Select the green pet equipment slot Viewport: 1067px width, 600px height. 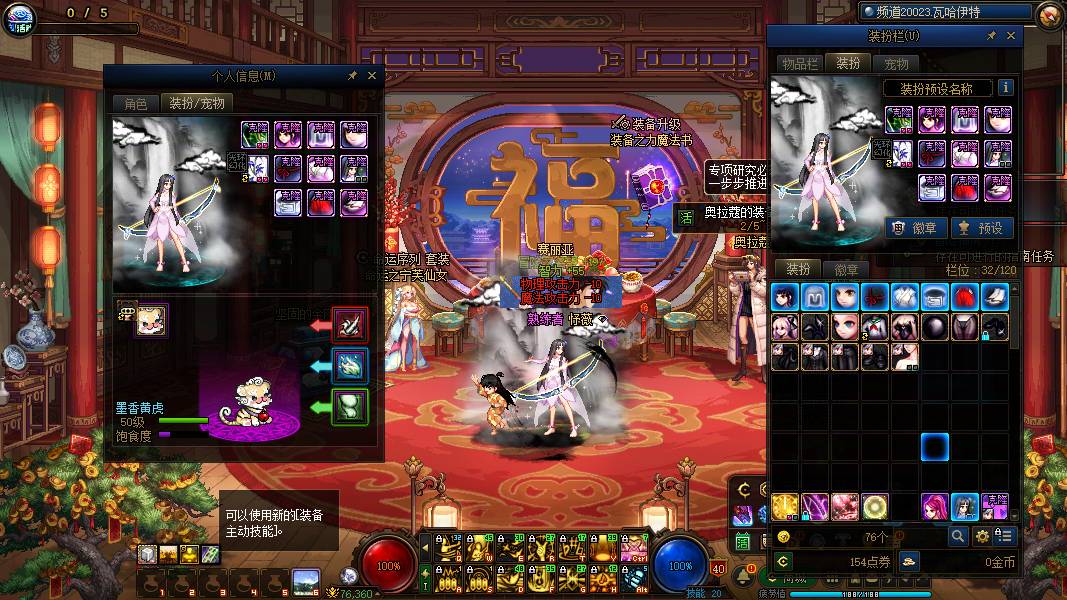[x=350, y=407]
